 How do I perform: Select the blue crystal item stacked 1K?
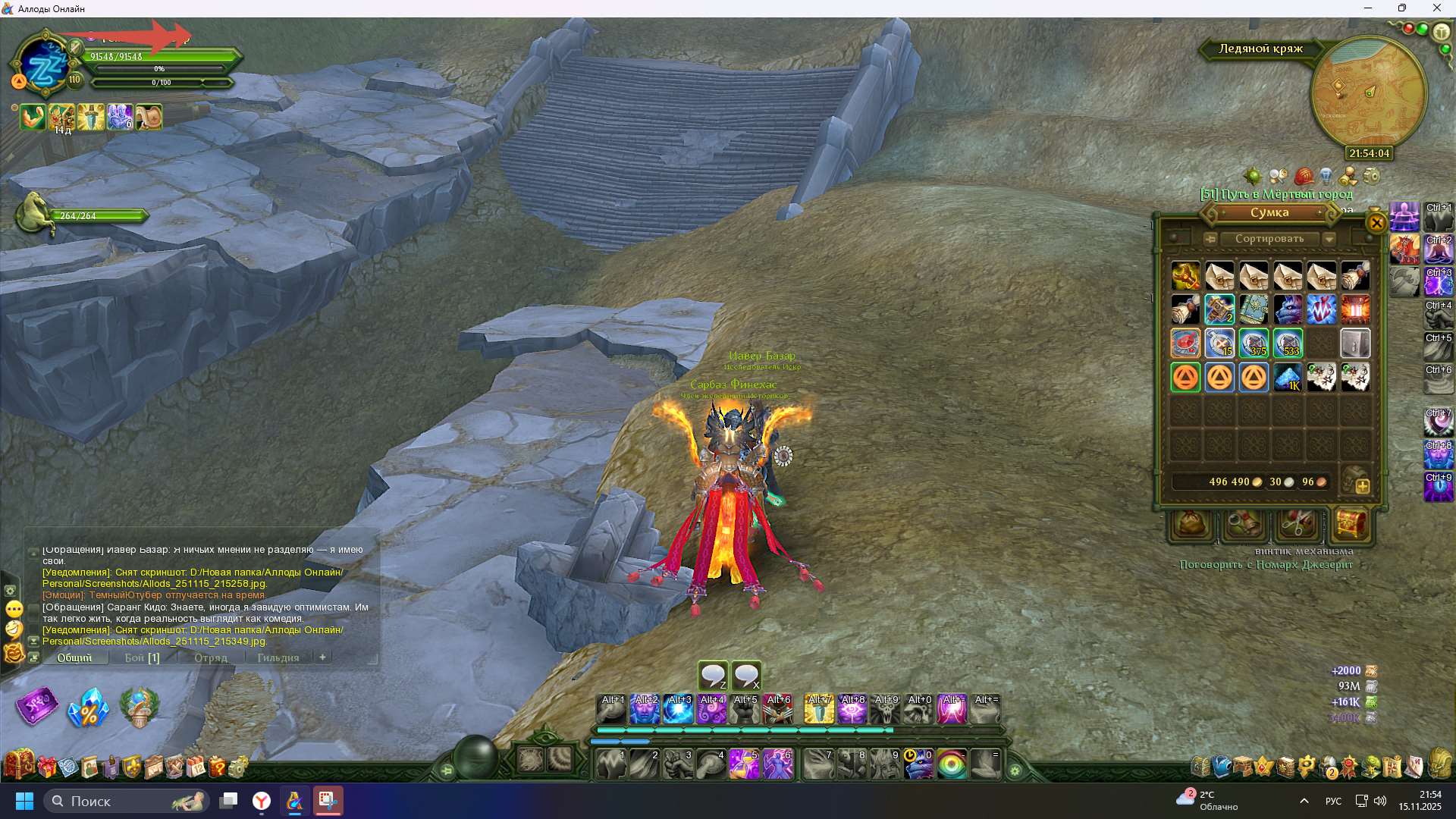pos(1287,377)
